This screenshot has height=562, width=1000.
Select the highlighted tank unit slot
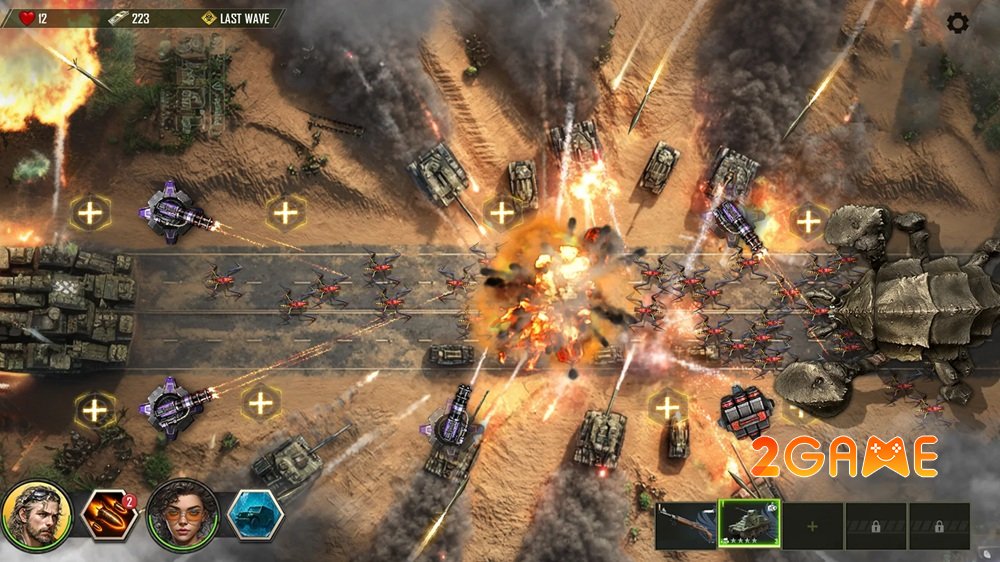pos(749,525)
